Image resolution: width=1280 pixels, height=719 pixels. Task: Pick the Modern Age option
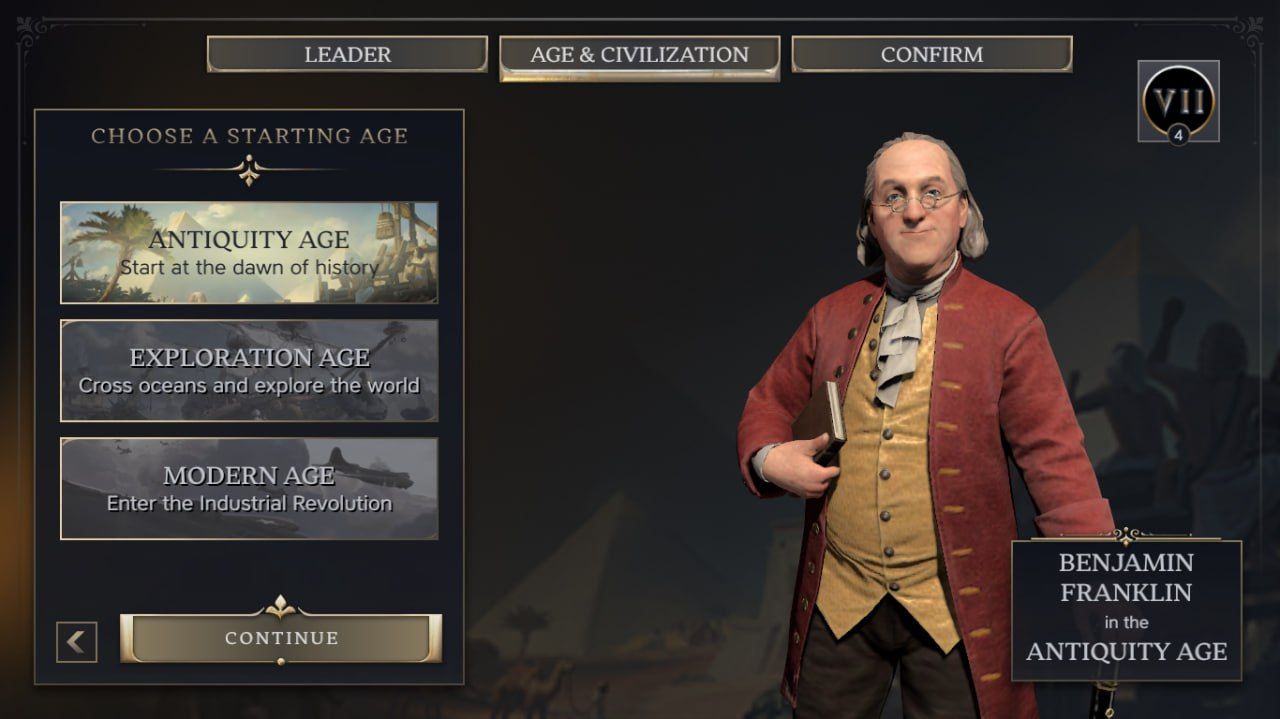pyautogui.click(x=249, y=488)
